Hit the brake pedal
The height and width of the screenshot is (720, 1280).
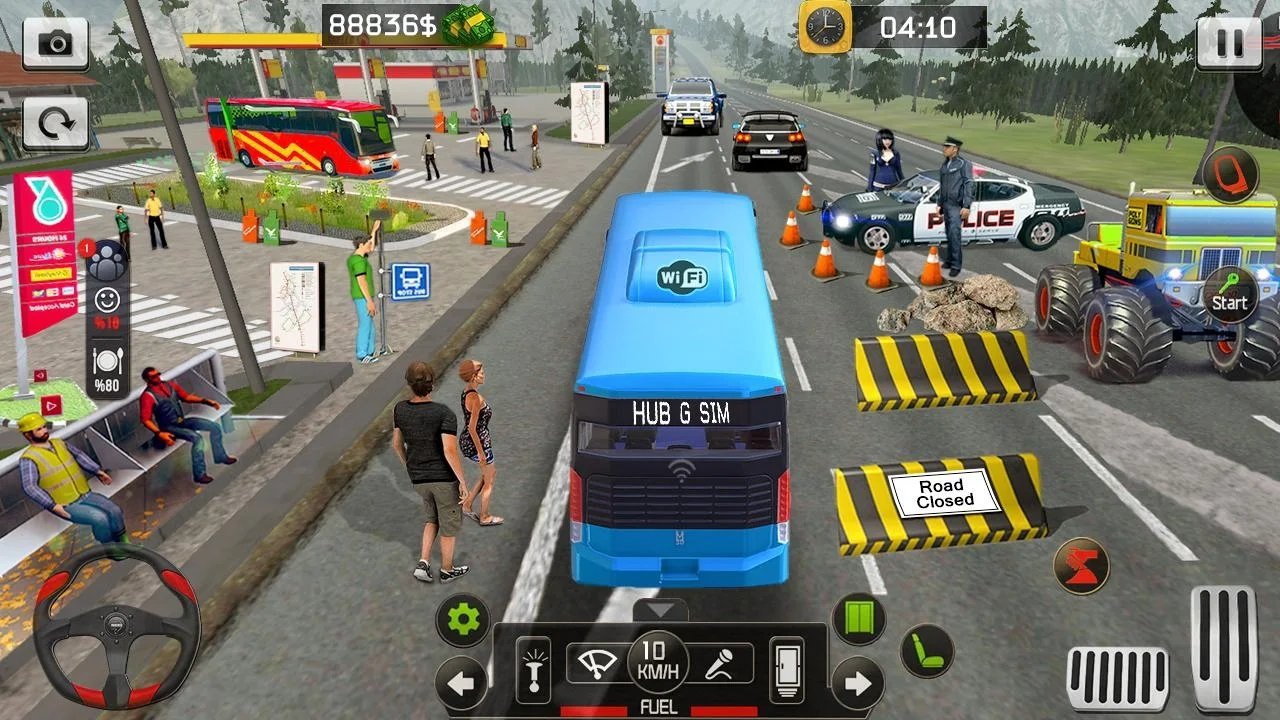1117,679
